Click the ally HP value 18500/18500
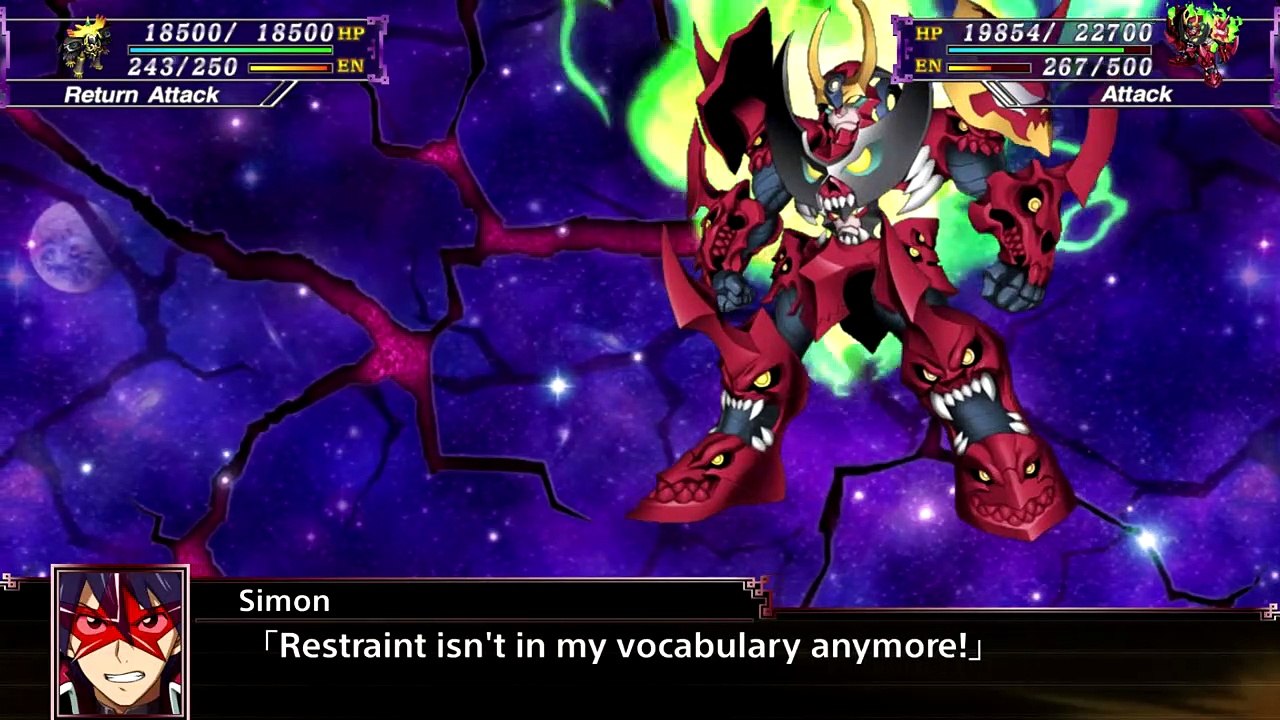Image resolution: width=1280 pixels, height=720 pixels. click(x=237, y=33)
